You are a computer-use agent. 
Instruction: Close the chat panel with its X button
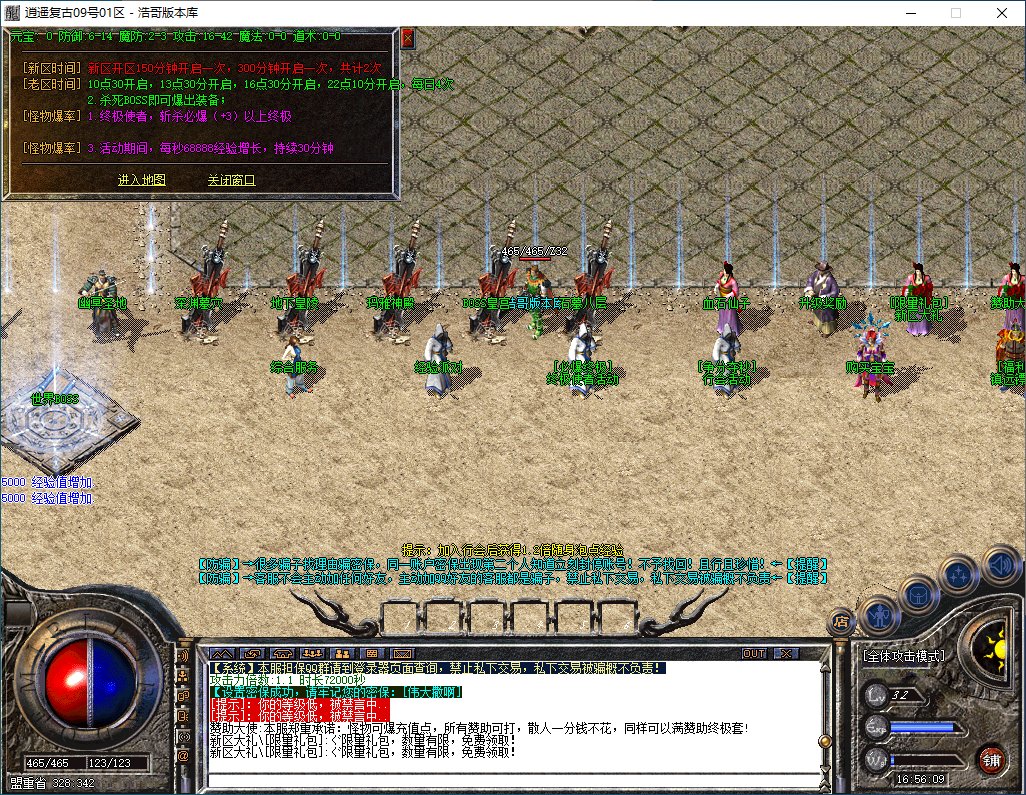coord(787,653)
